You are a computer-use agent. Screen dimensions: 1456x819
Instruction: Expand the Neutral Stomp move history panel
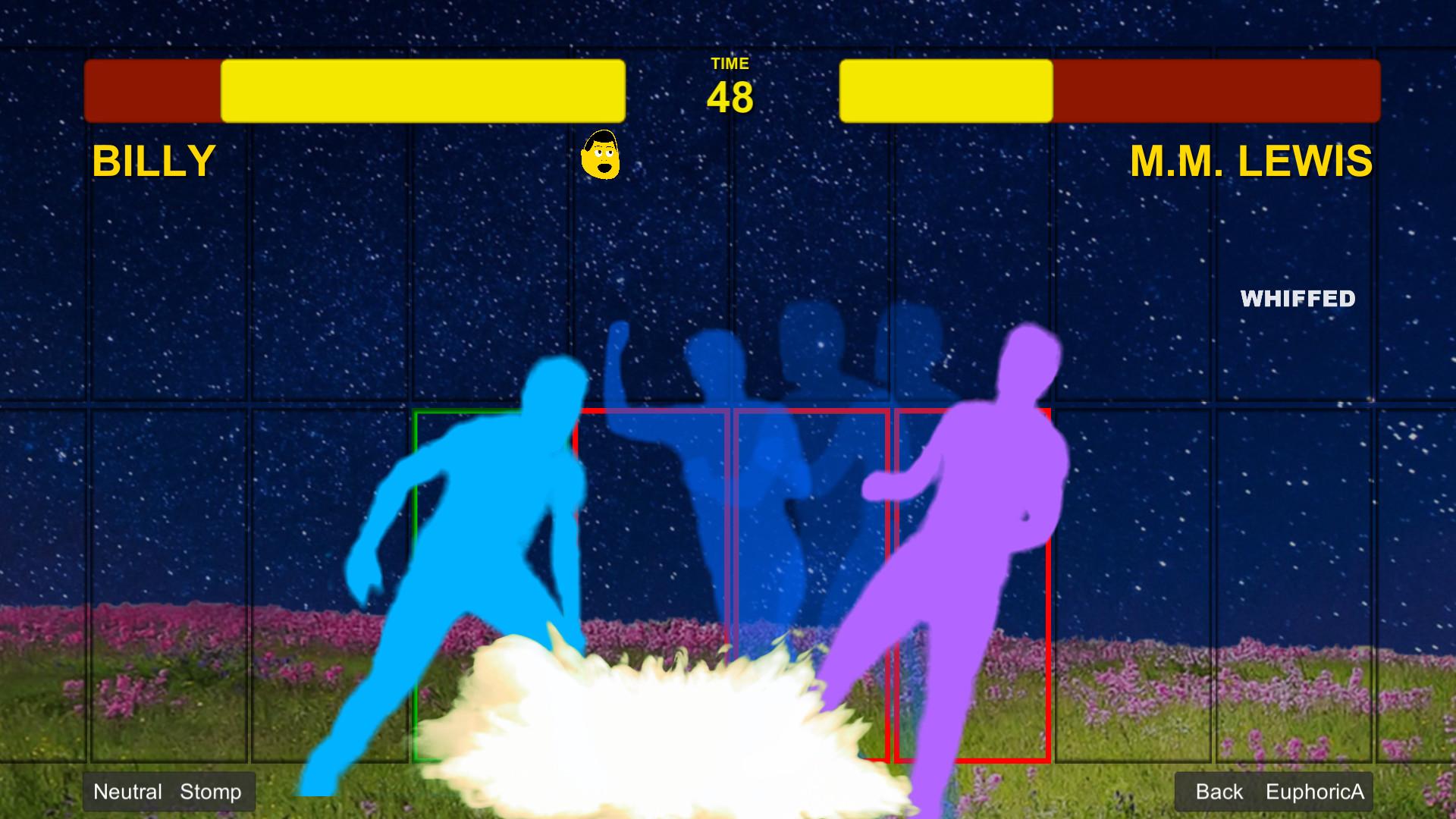[x=168, y=792]
